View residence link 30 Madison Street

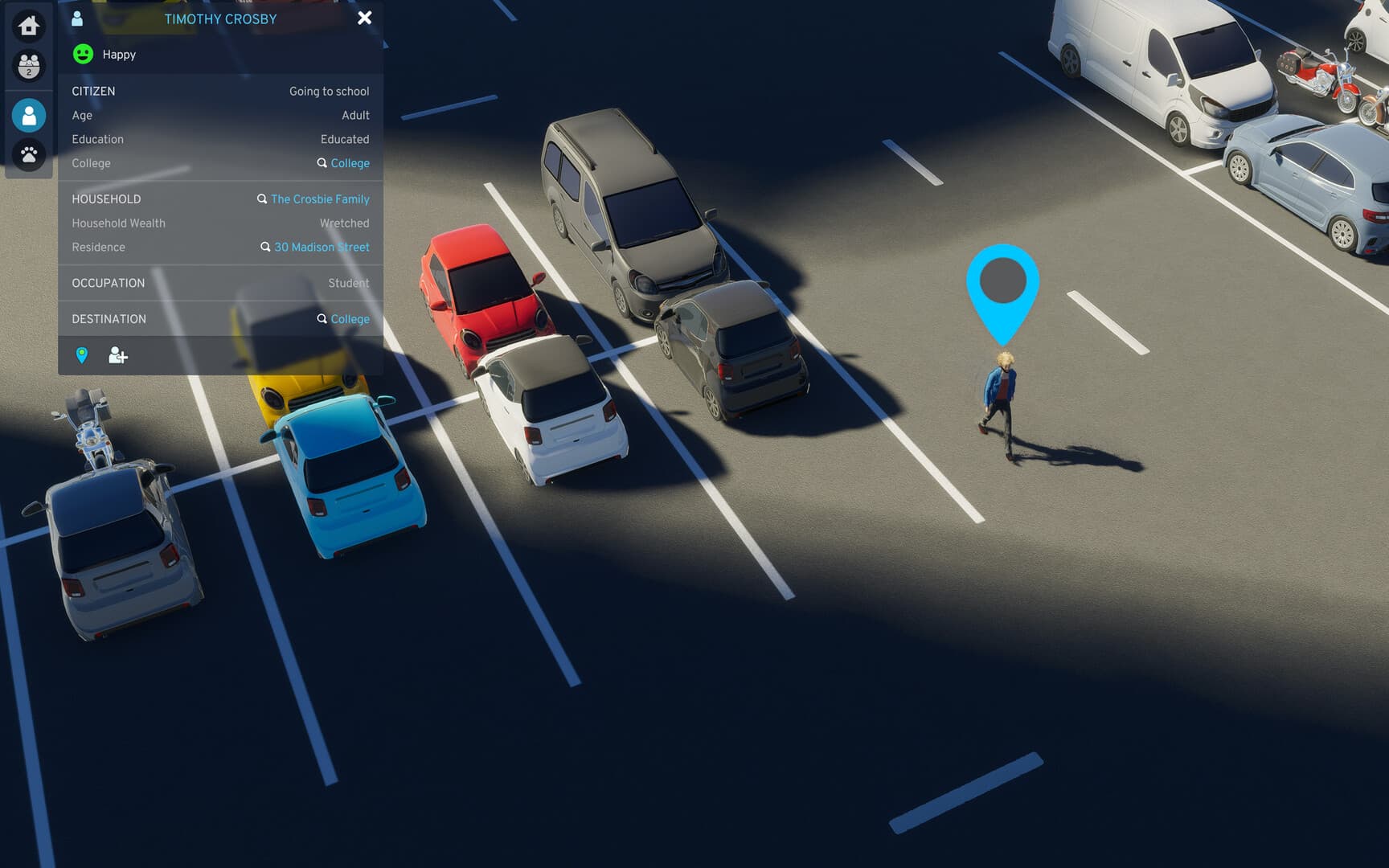(322, 247)
